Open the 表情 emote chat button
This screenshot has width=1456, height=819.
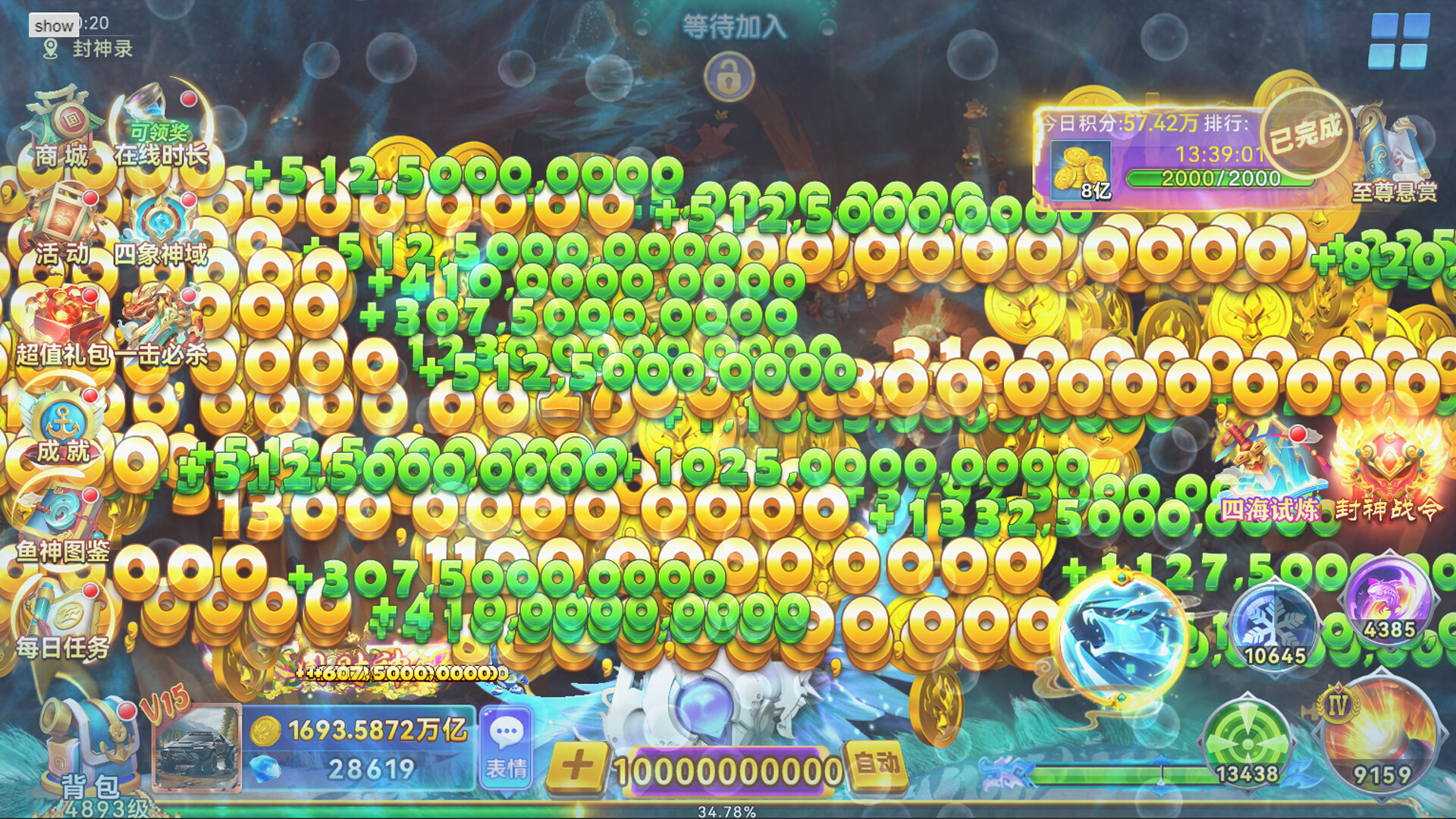tap(506, 747)
